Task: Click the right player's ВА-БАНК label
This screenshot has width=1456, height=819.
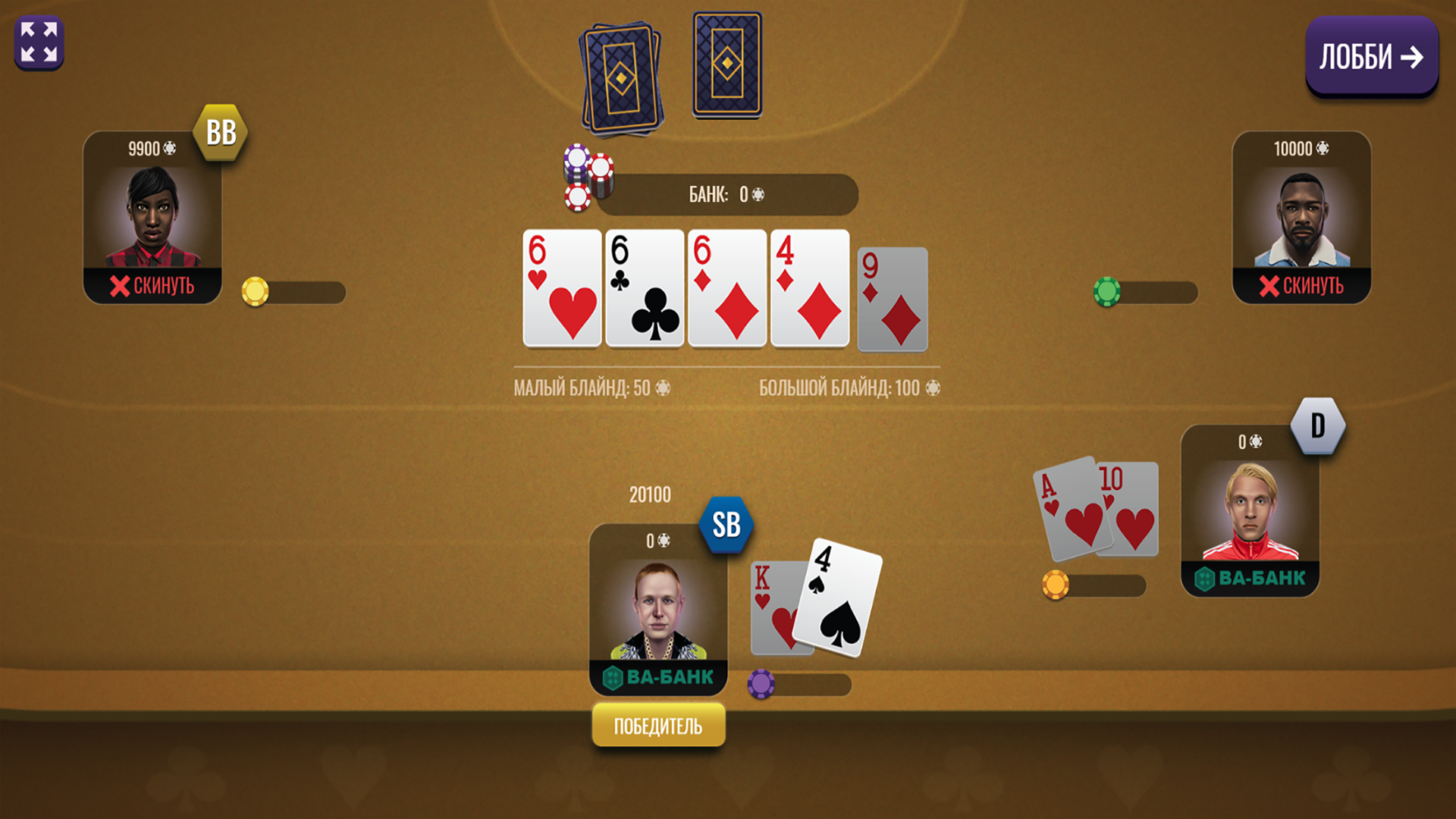Action: (1251, 576)
